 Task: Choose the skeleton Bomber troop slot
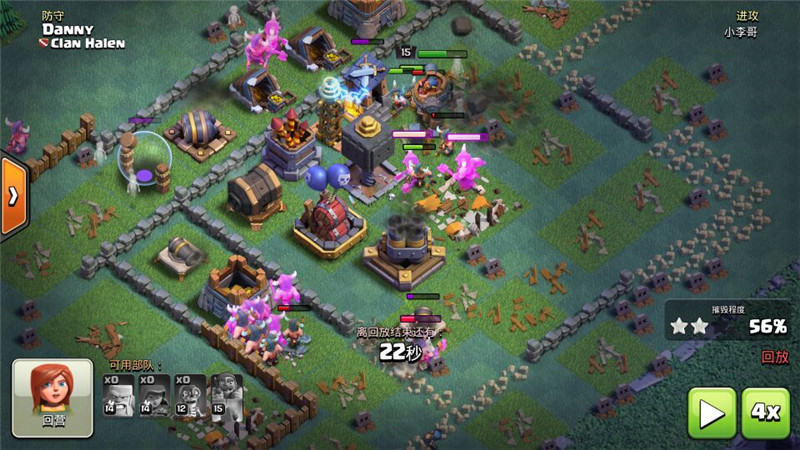pyautogui.click(x=190, y=396)
